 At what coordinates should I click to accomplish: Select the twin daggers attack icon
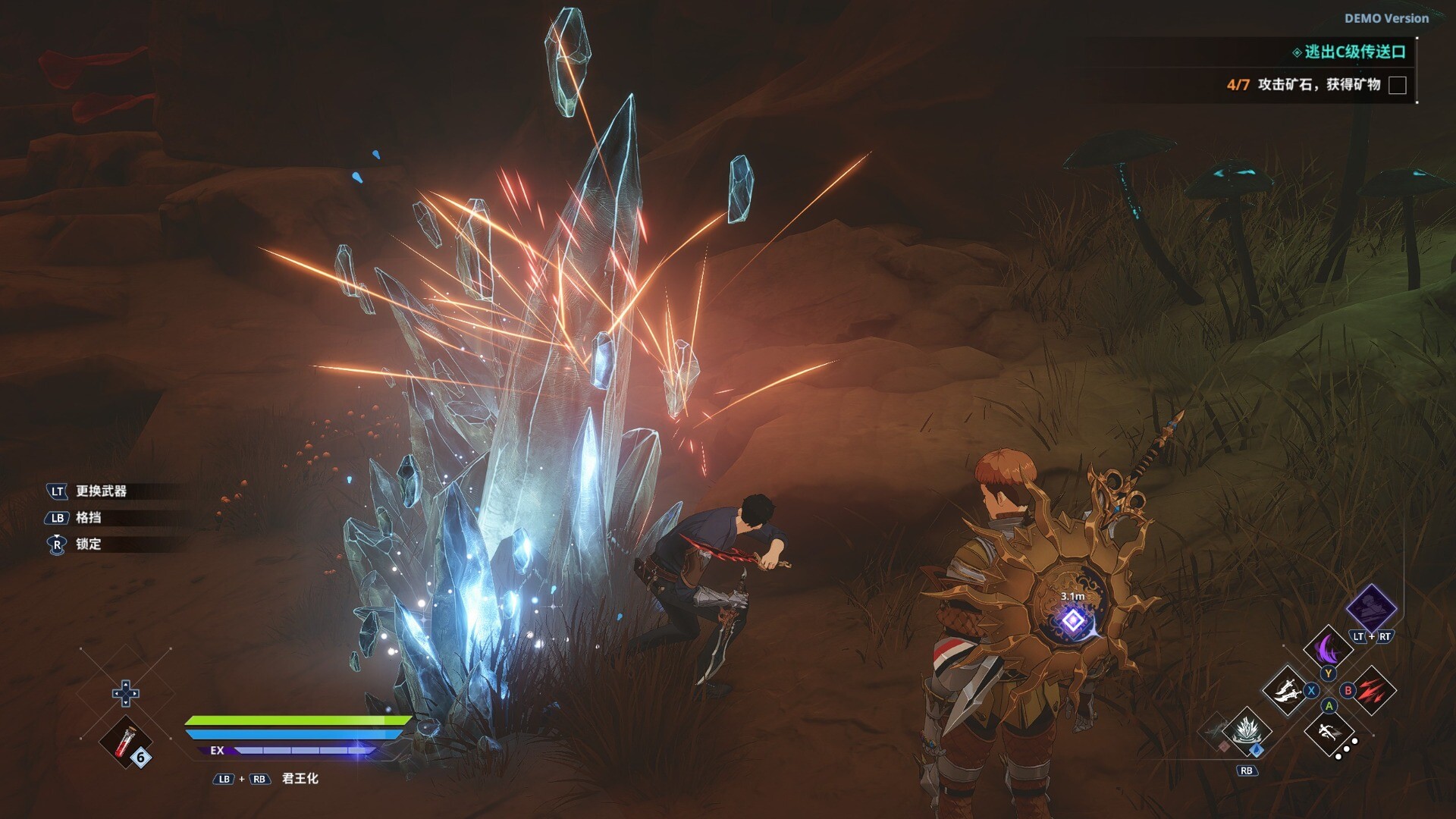(x=1286, y=691)
